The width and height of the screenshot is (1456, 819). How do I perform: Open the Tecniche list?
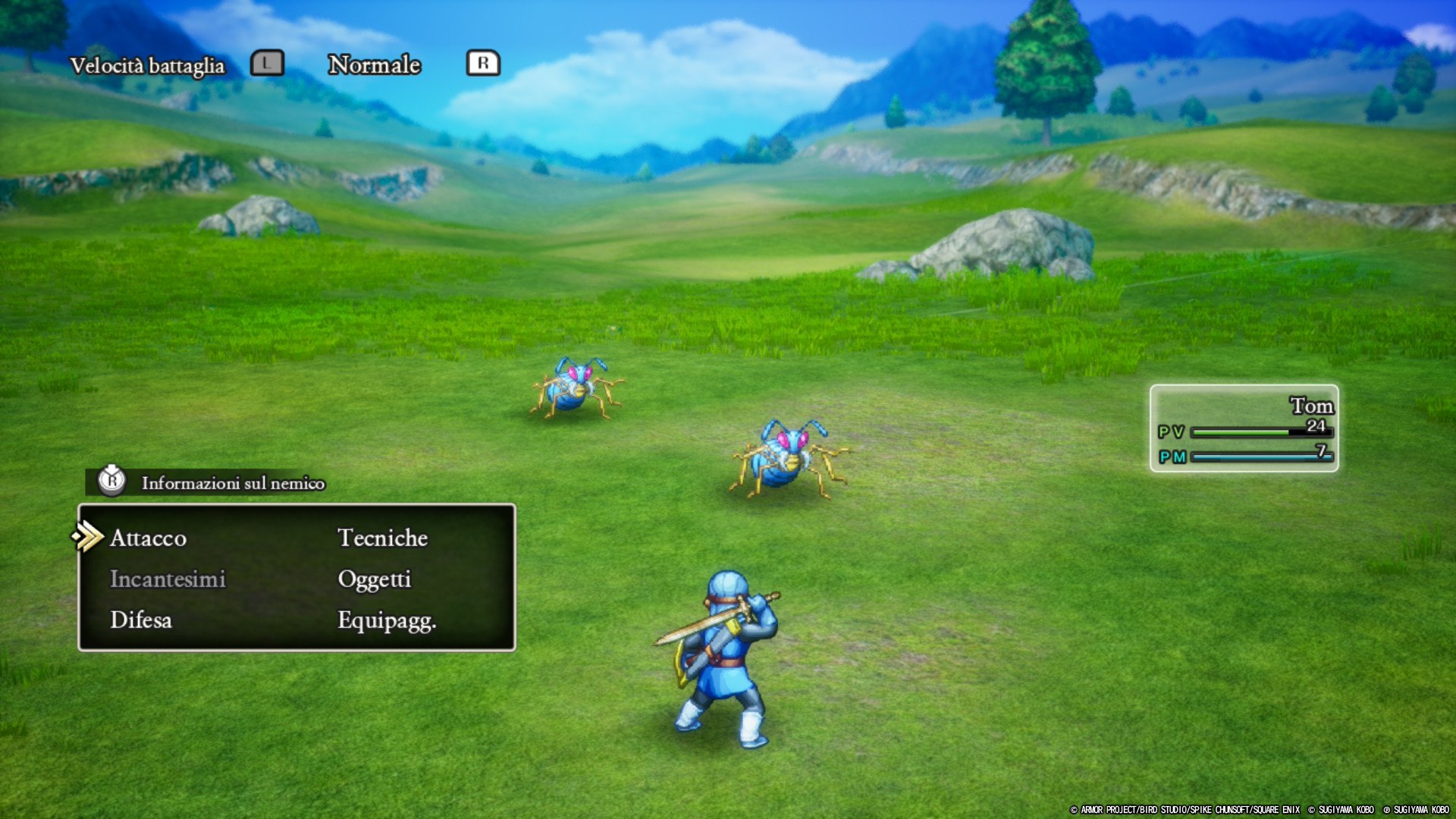pyautogui.click(x=382, y=538)
